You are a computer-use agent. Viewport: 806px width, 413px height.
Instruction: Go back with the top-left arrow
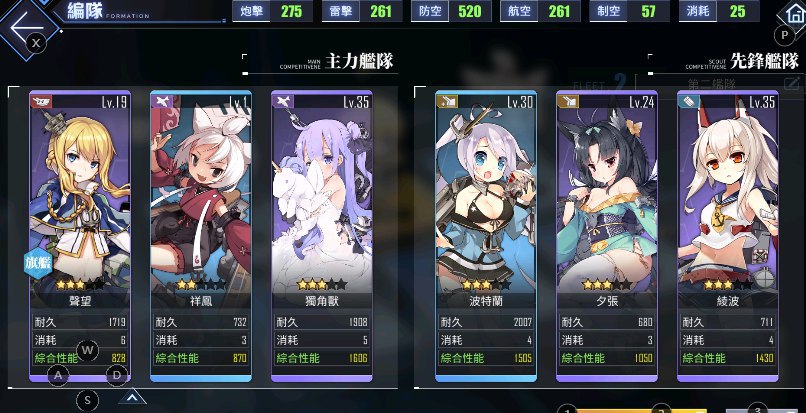[28, 20]
